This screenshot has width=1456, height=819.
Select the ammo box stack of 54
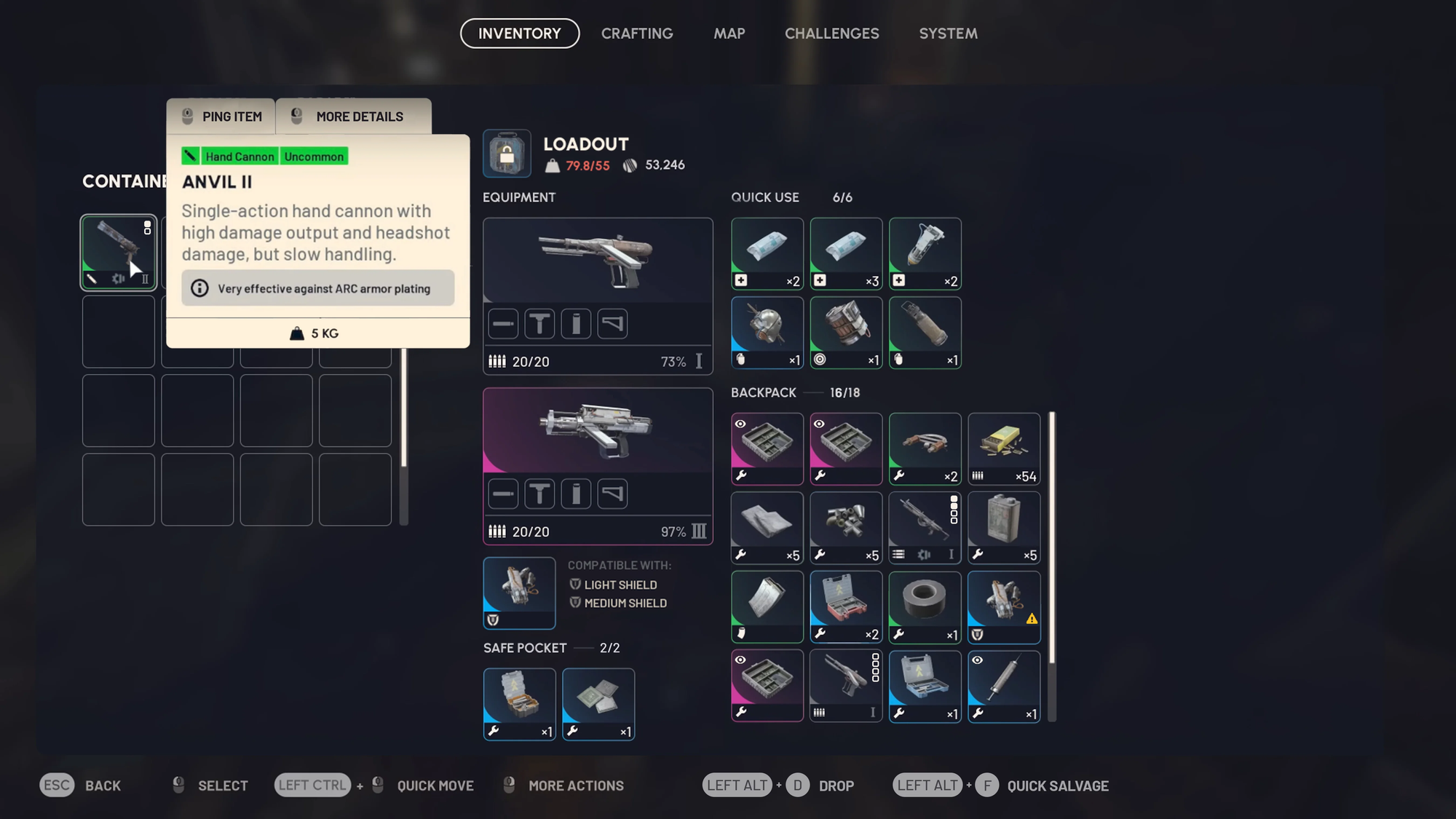point(1004,448)
